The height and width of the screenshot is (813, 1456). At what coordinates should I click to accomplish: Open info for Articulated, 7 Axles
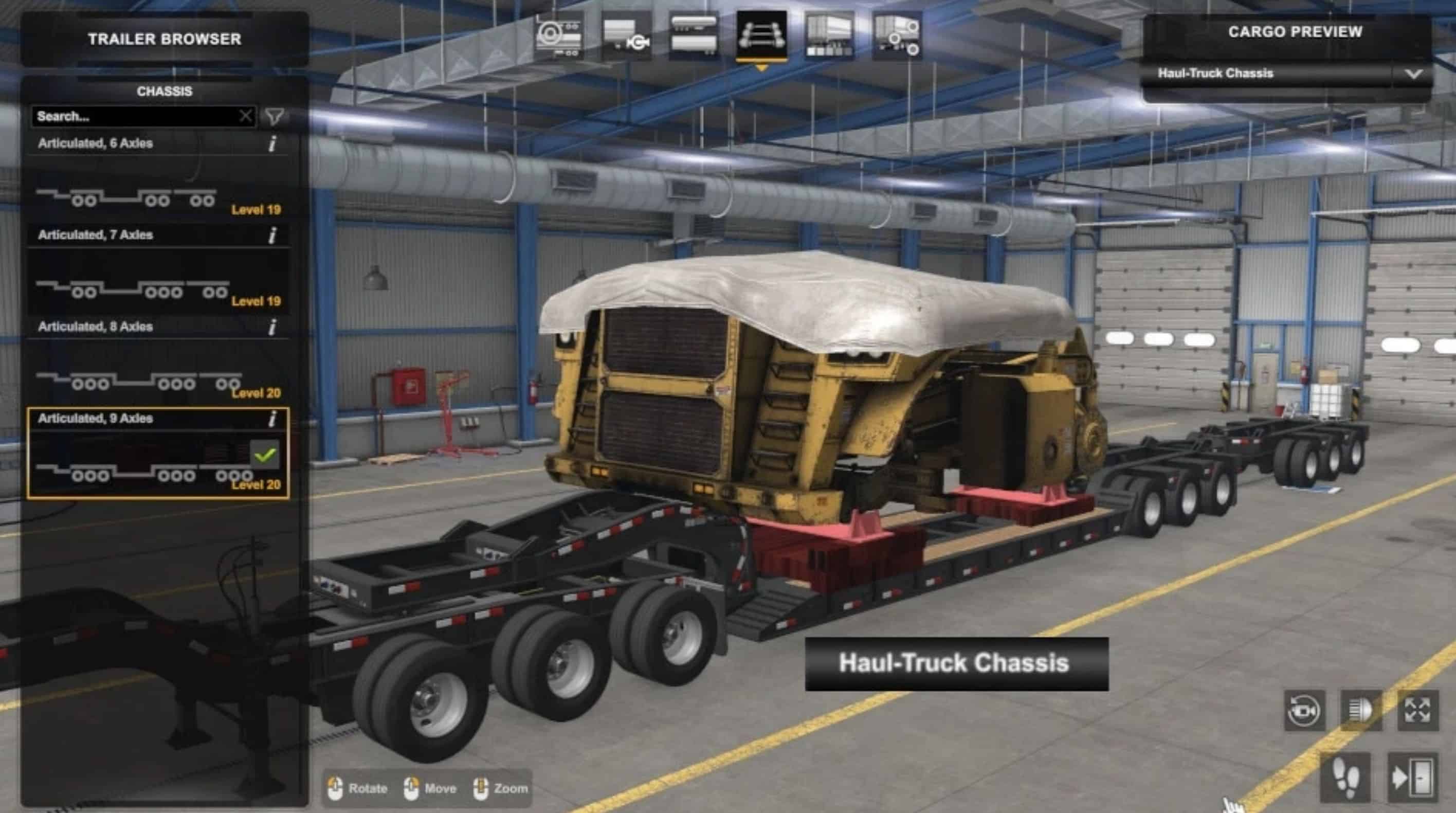pyautogui.click(x=272, y=235)
